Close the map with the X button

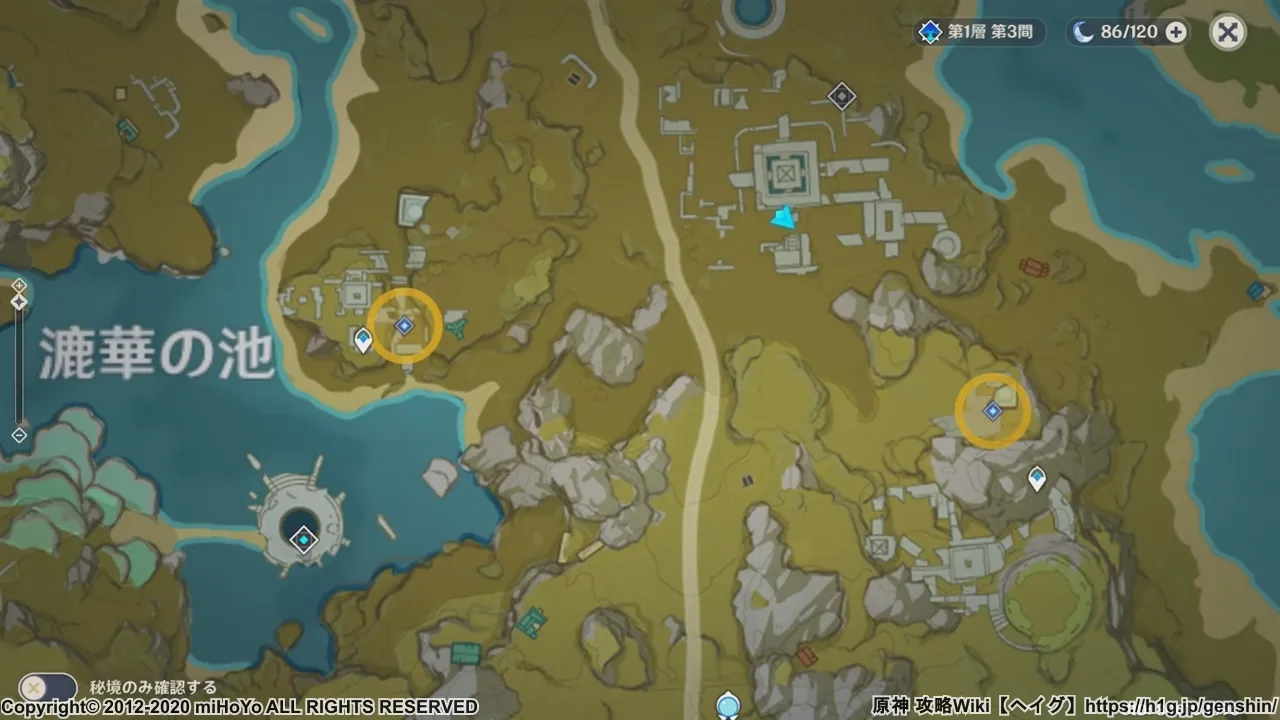pyautogui.click(x=1227, y=33)
